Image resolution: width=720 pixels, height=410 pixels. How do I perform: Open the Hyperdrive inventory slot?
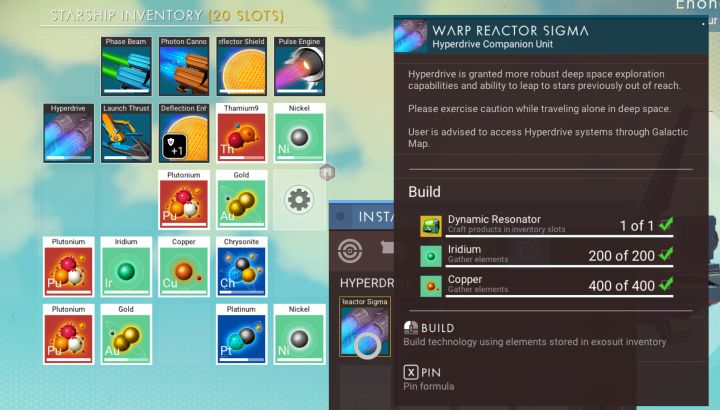click(x=69, y=133)
